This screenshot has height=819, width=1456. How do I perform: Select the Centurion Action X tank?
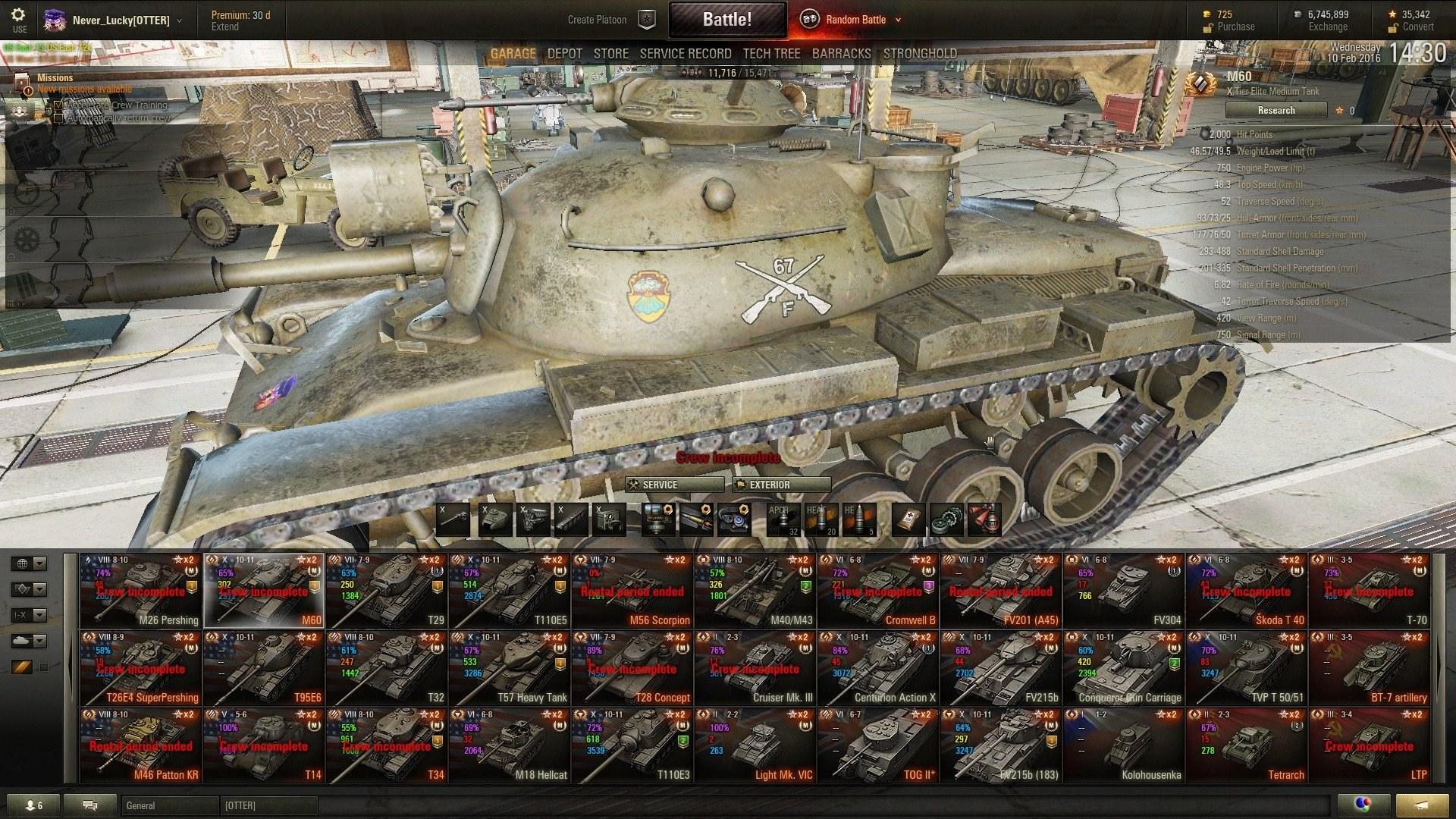(x=878, y=668)
